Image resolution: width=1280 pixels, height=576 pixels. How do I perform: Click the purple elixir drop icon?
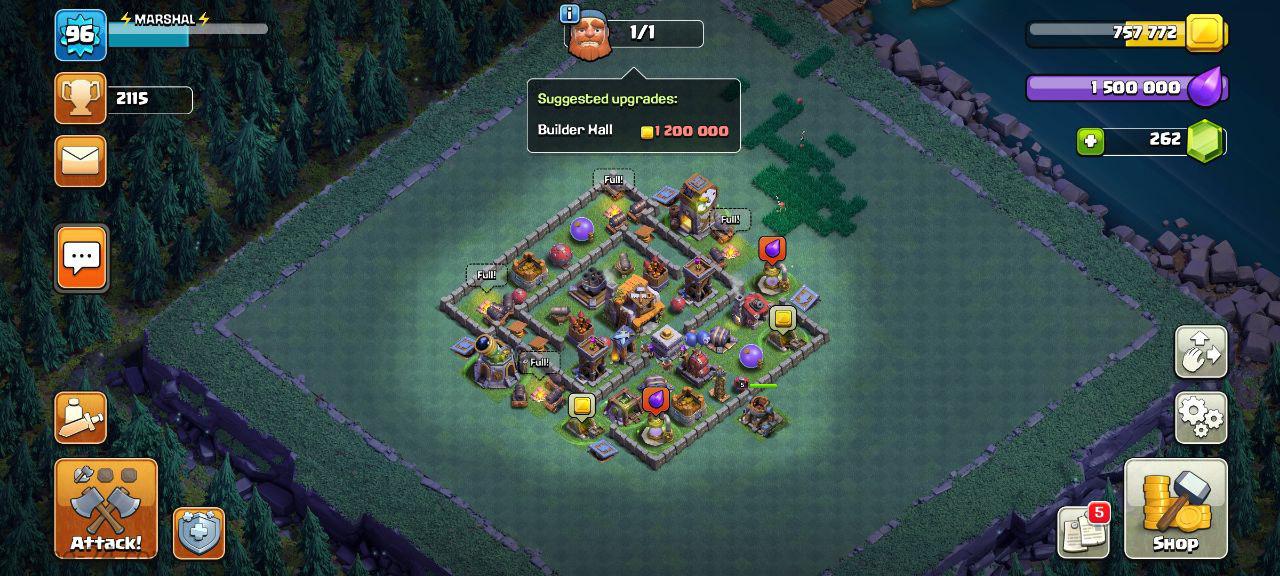coord(1207,88)
